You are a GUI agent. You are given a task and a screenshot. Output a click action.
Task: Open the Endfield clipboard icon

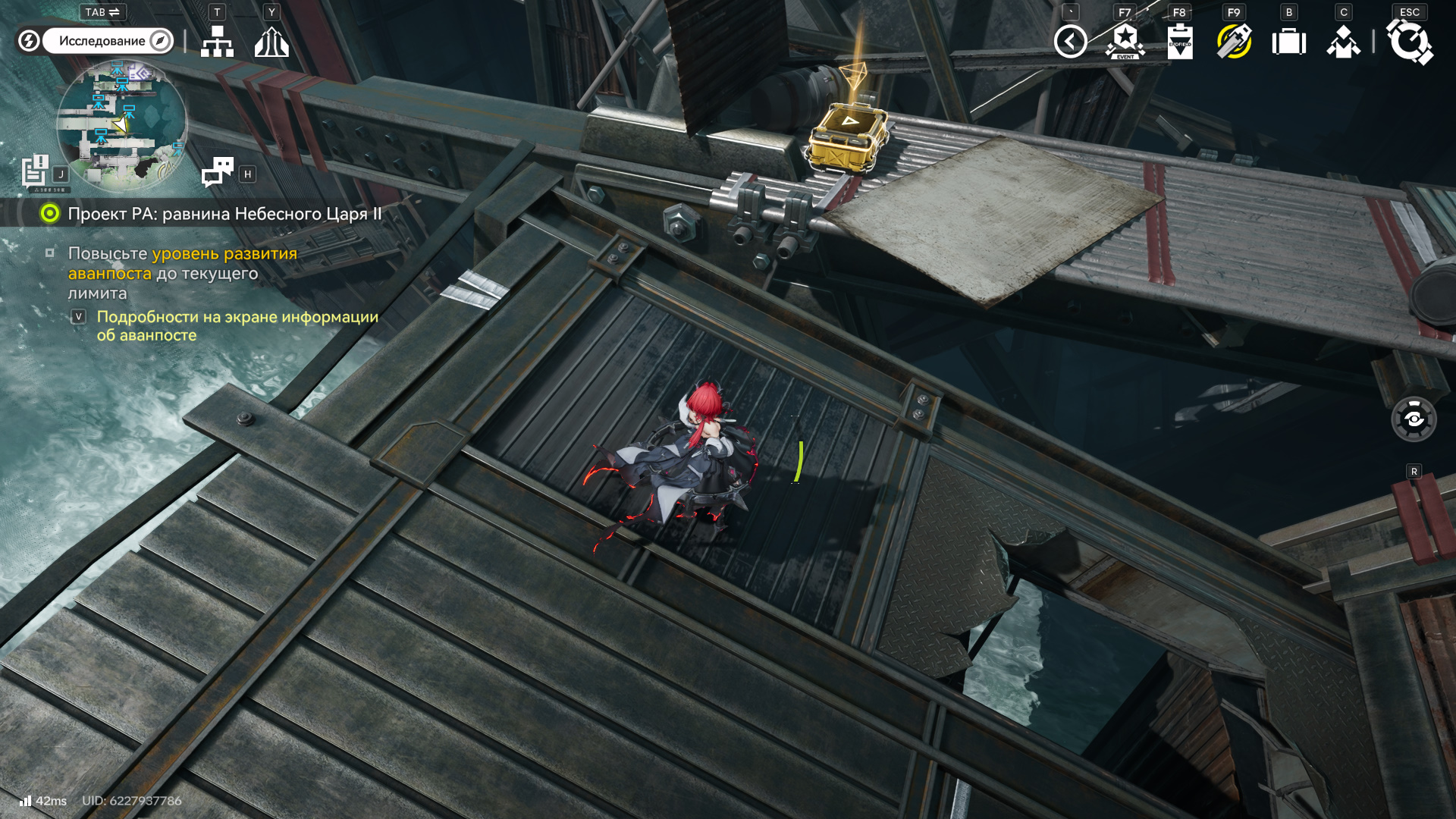click(x=1179, y=42)
